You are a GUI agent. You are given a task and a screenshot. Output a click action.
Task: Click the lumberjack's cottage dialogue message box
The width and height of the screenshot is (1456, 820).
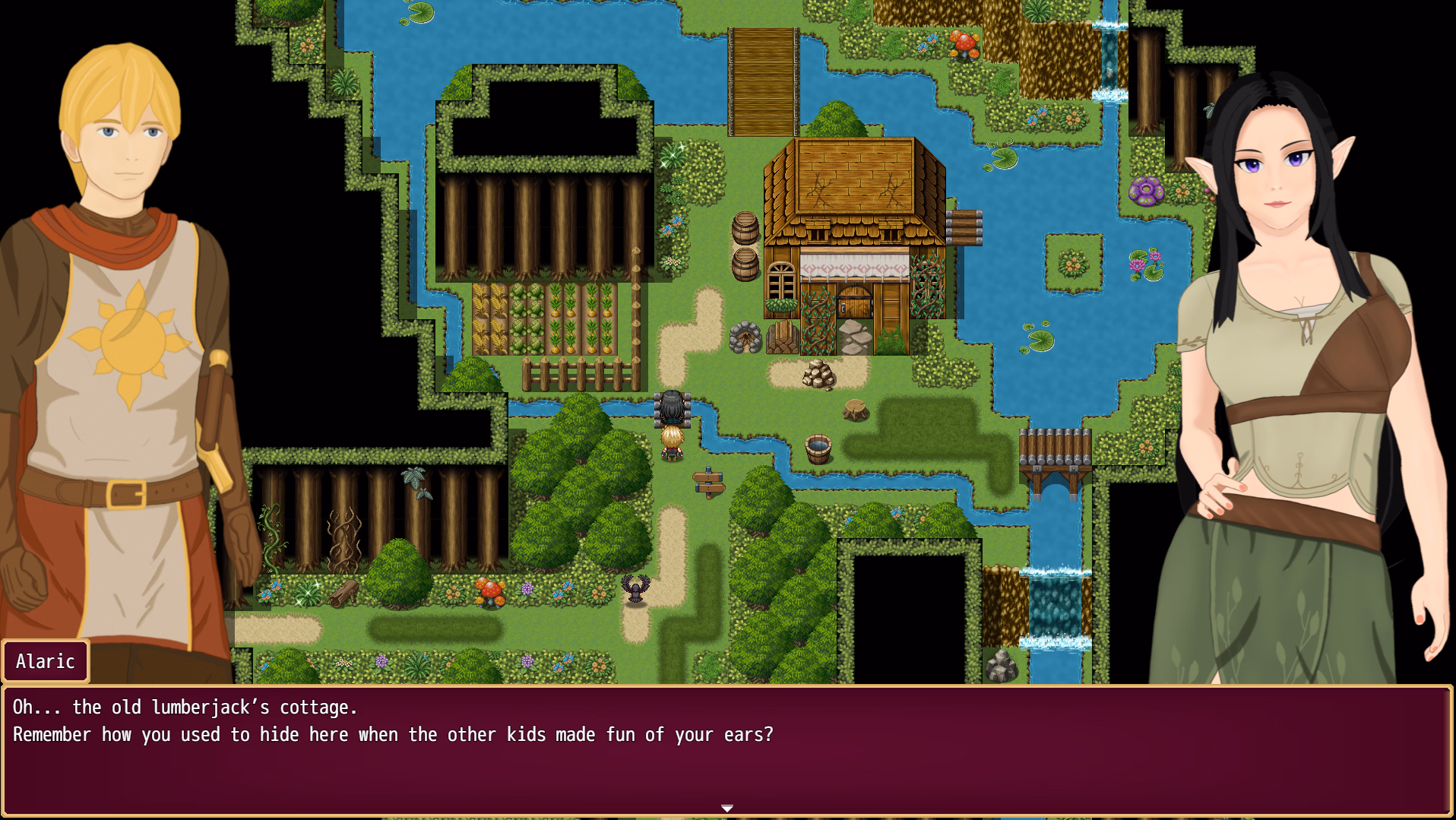pyautogui.click(x=727, y=749)
